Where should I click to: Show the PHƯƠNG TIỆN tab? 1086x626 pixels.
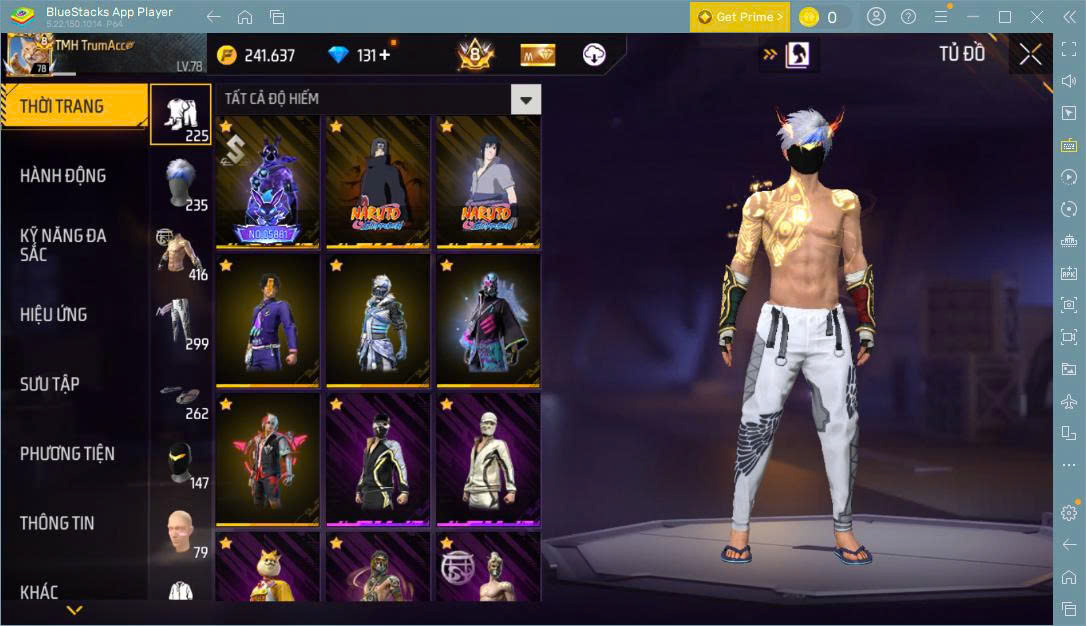click(67, 454)
